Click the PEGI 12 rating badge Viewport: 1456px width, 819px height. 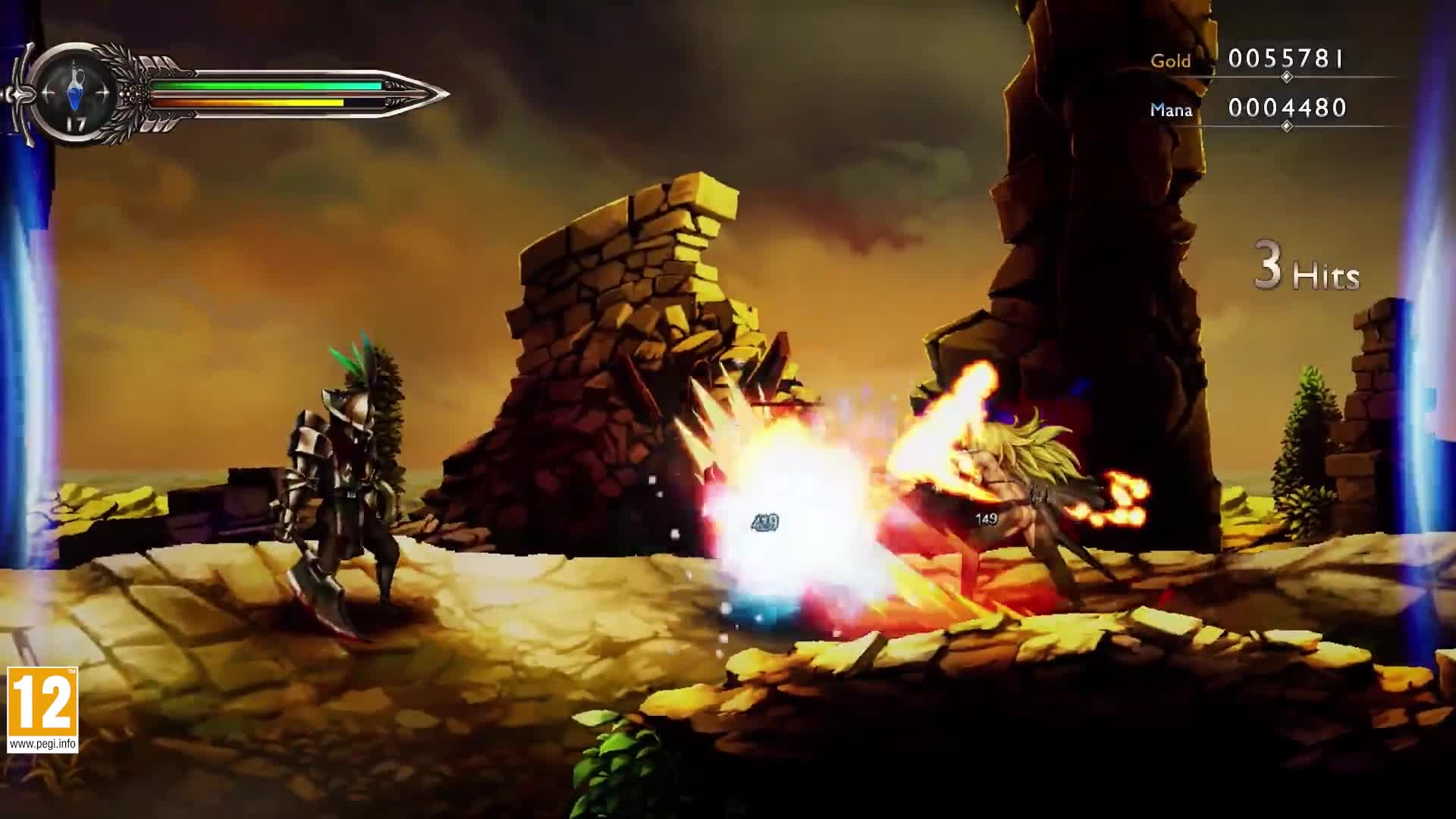click(x=42, y=709)
